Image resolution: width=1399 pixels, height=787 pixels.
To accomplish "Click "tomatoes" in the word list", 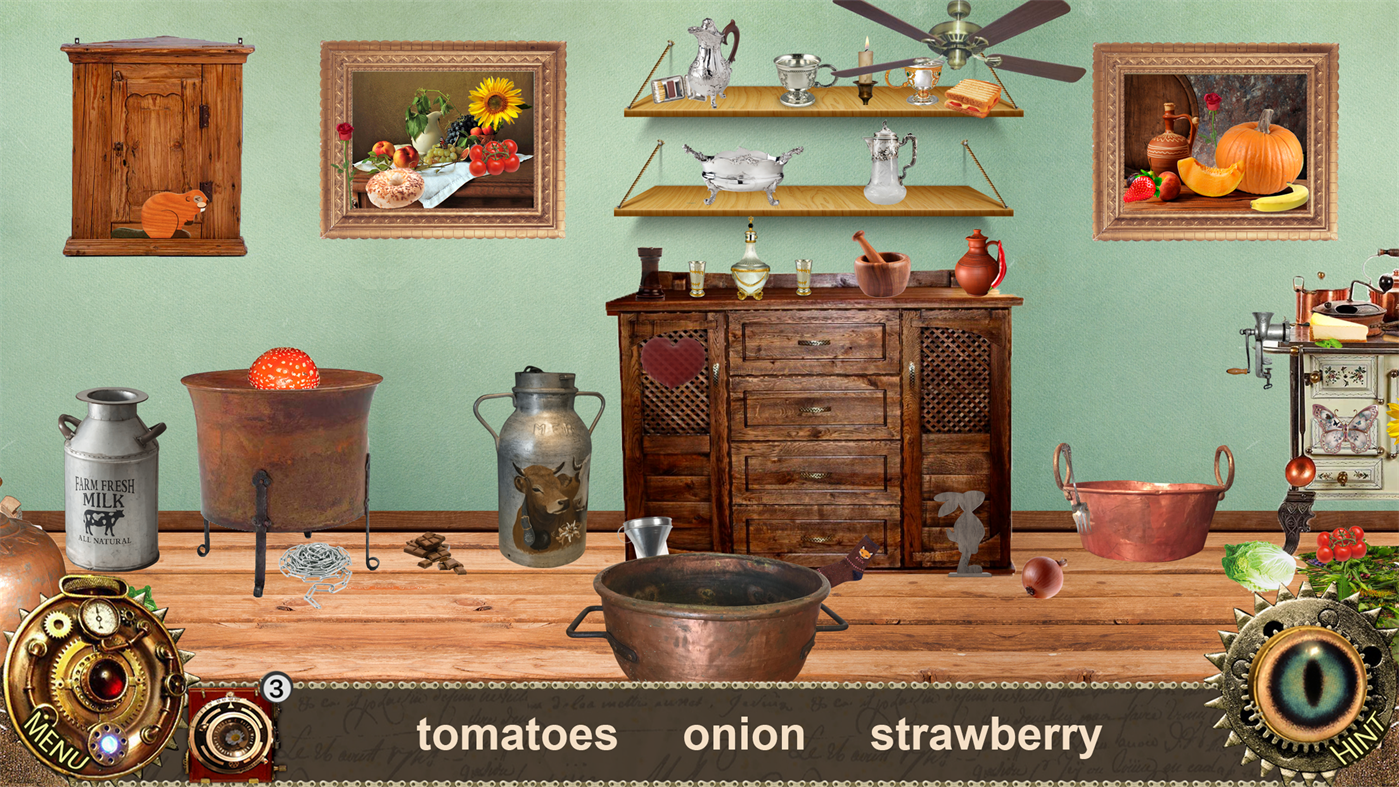I will tap(519, 734).
